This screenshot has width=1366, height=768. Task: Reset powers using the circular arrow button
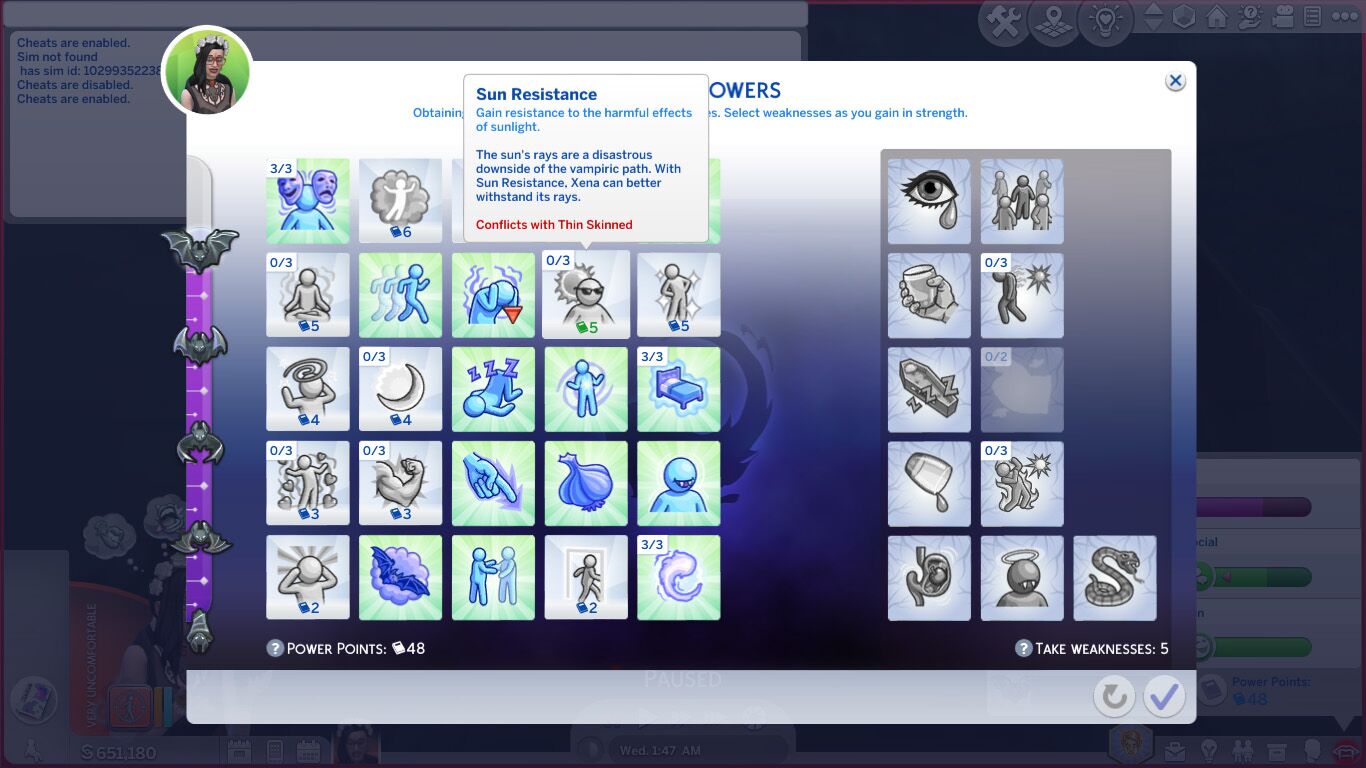pyautogui.click(x=1114, y=696)
